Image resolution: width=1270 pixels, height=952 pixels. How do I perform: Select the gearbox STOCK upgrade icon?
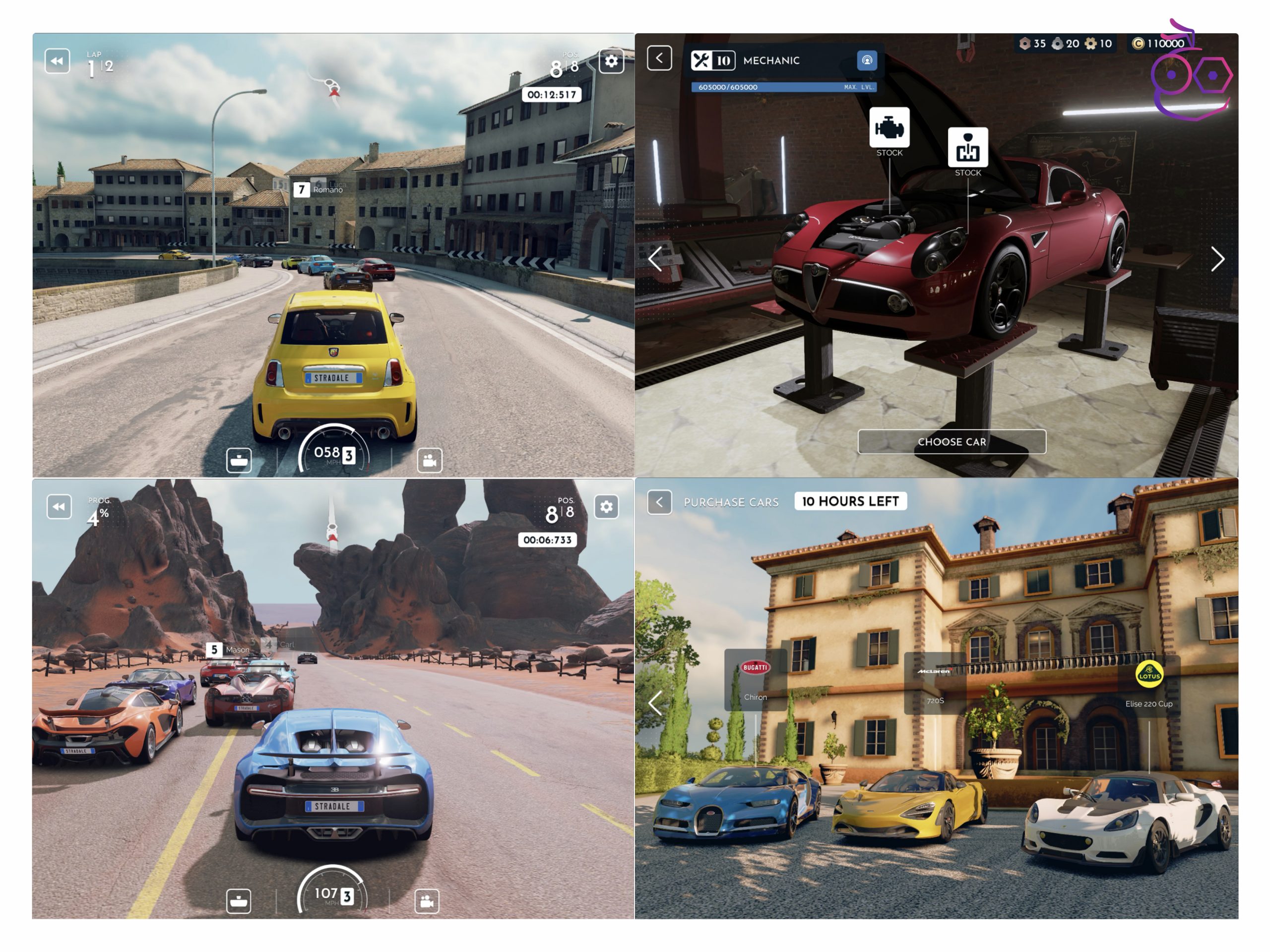tap(967, 147)
